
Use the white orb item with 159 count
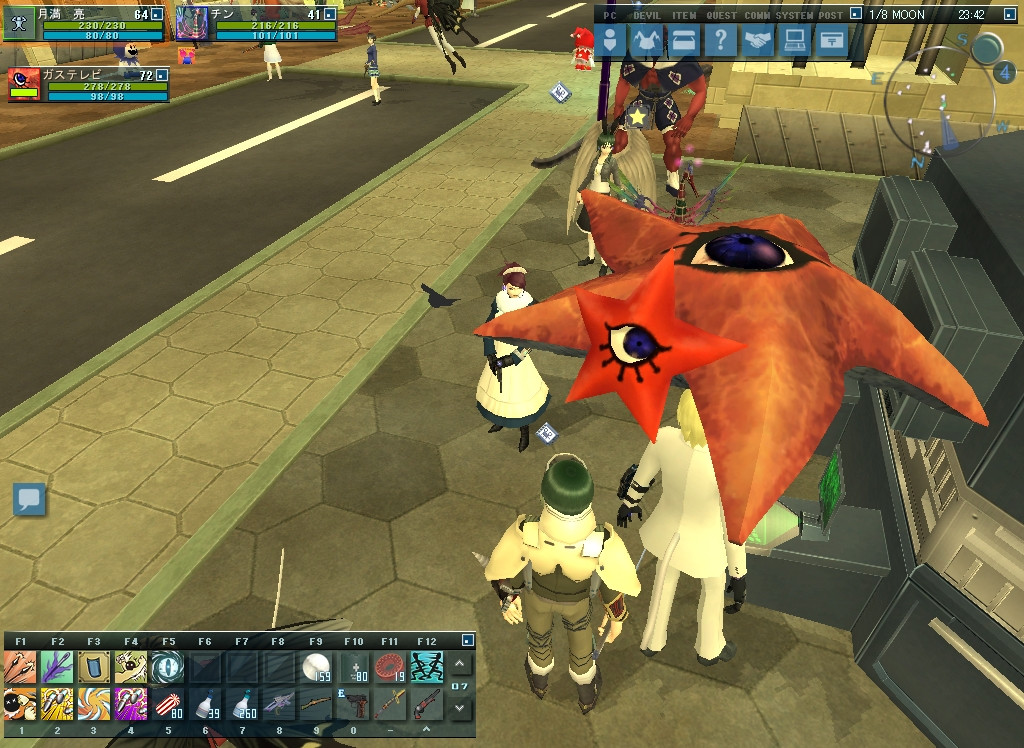pos(316,667)
